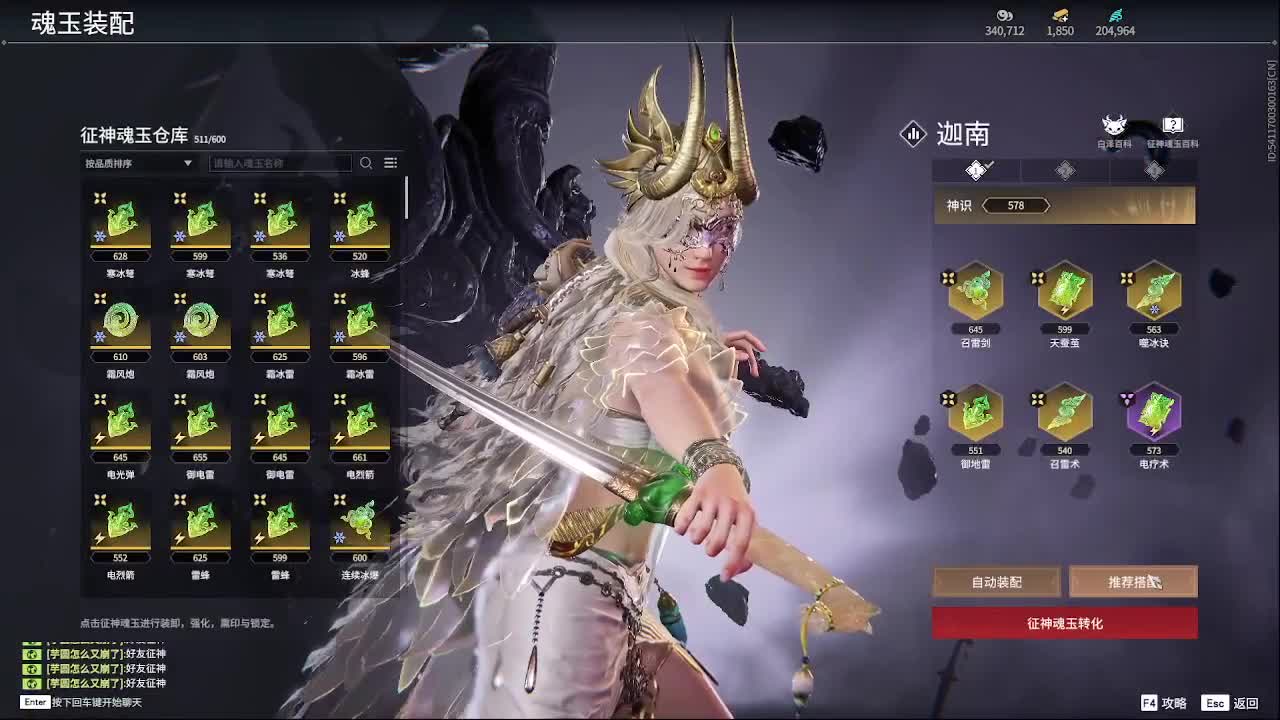
Task: Select the equipped 电疗术 soul jade
Action: 1154,415
